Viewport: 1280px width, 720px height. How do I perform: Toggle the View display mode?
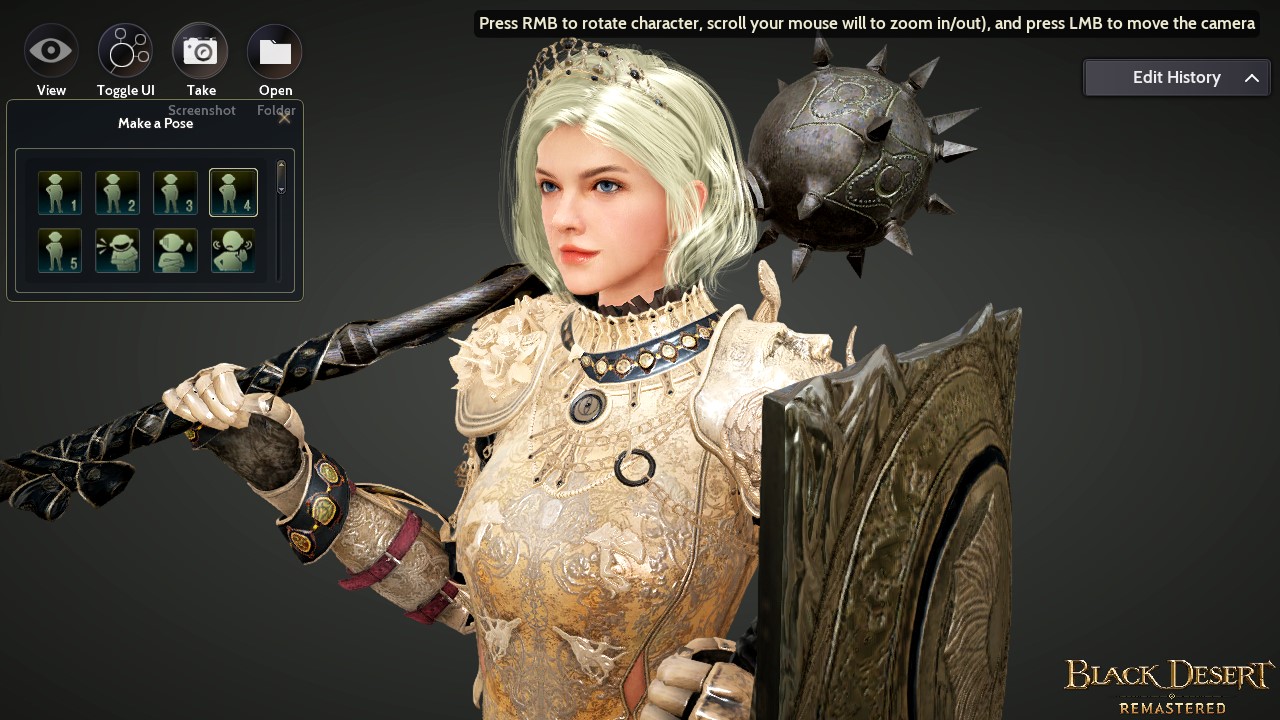click(x=51, y=50)
